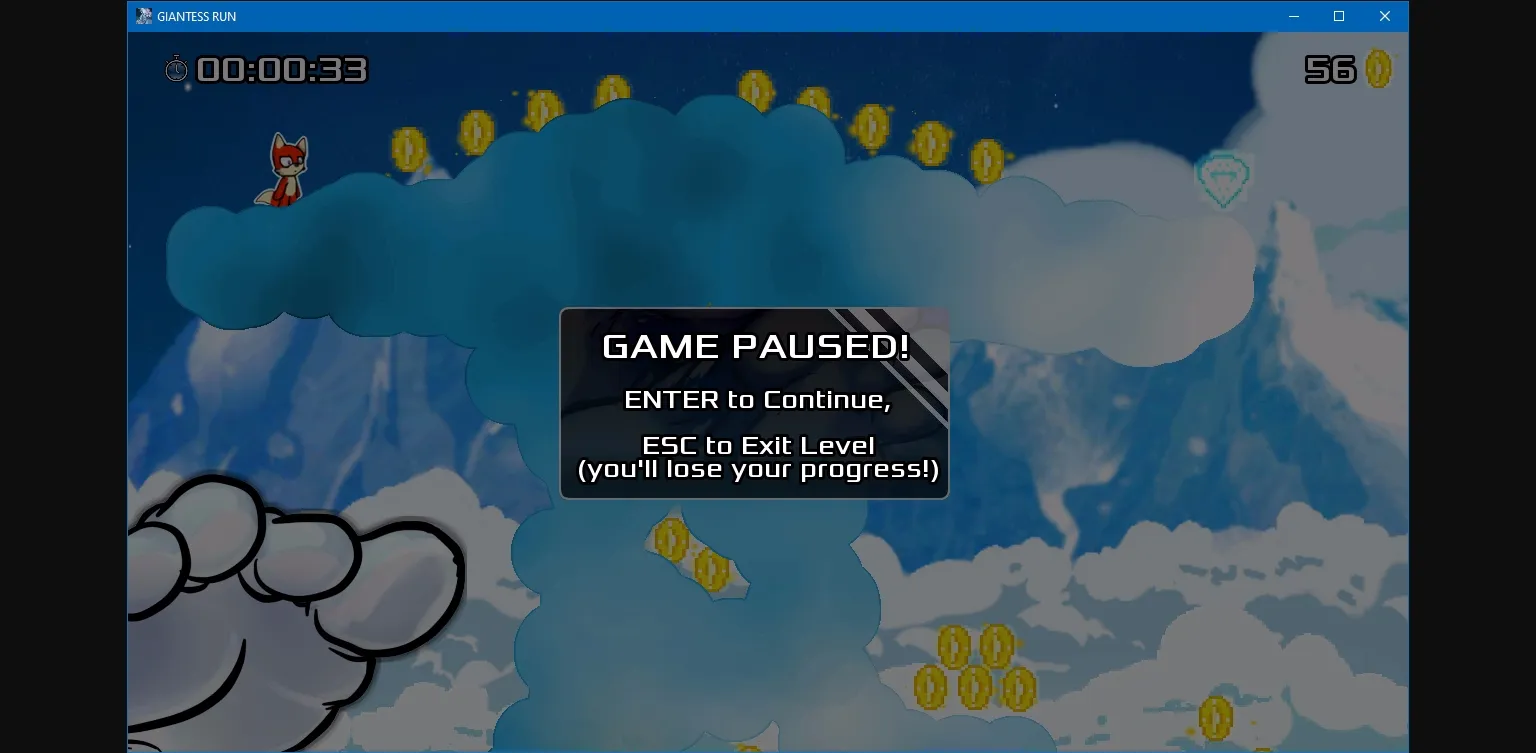
Task: Click the 56 coin count number
Action: point(1331,68)
